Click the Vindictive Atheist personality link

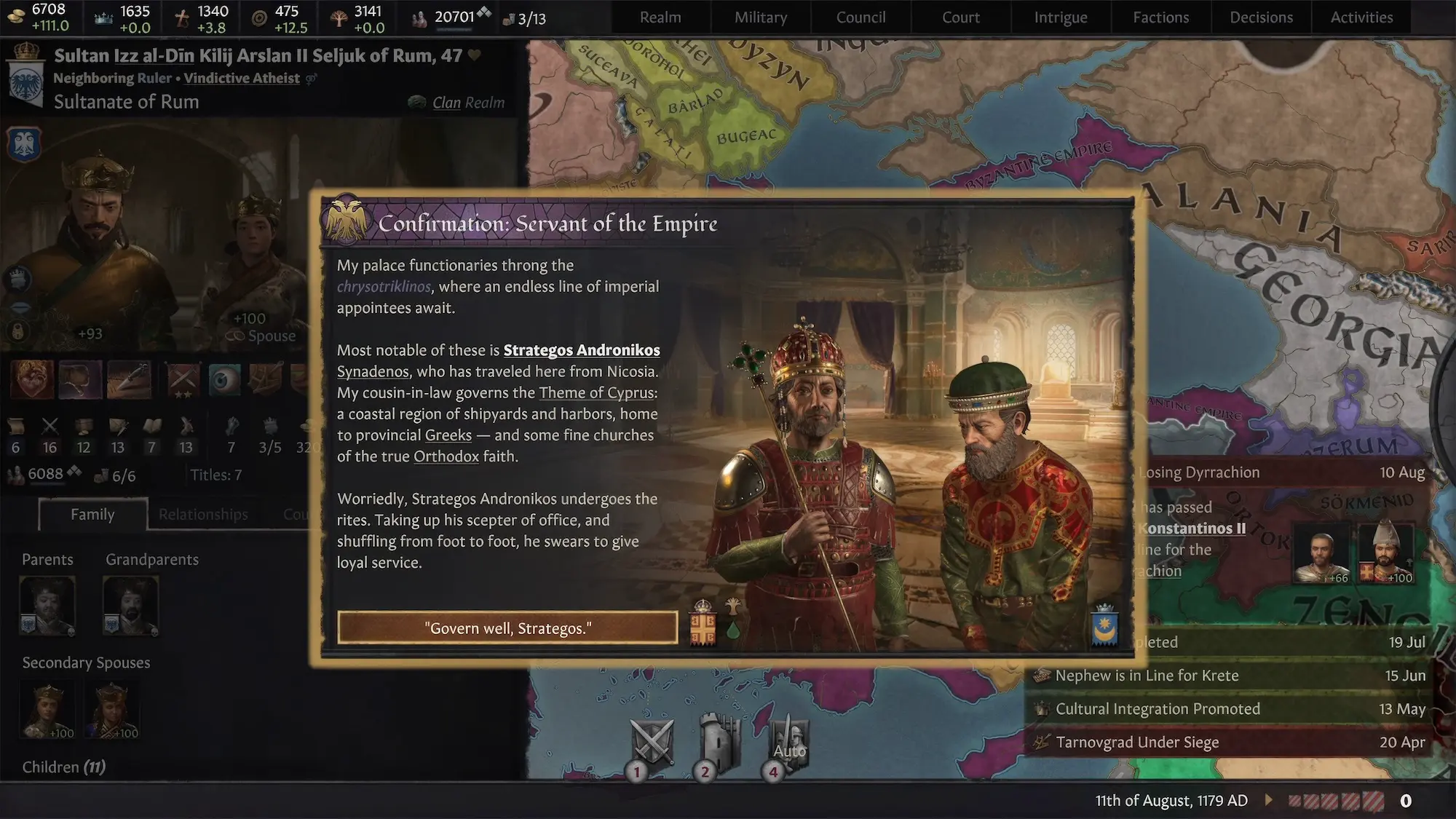coord(241,79)
